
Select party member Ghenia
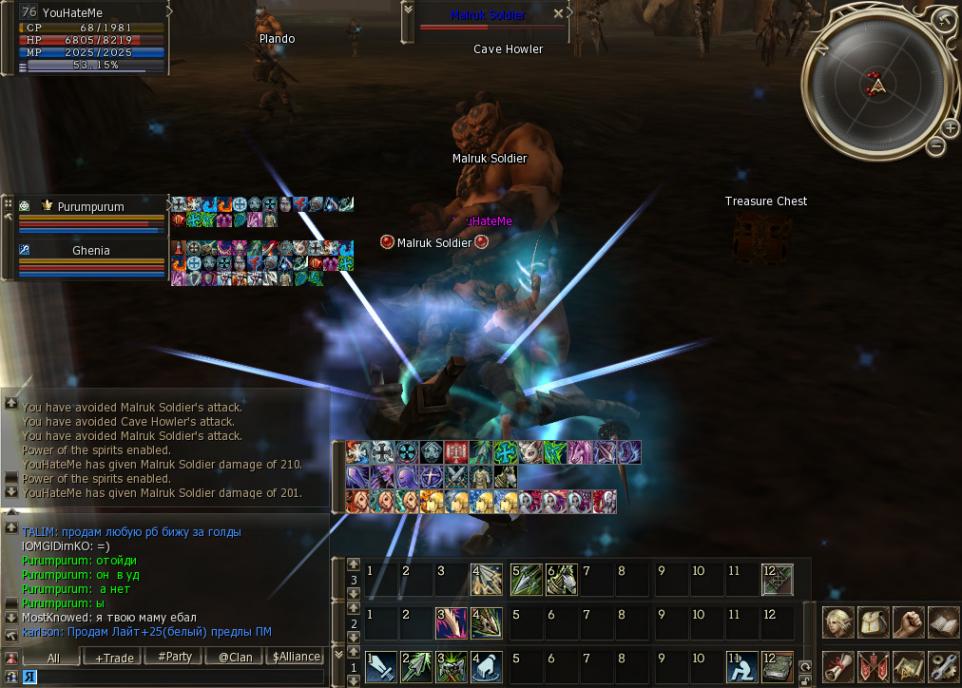[90, 250]
